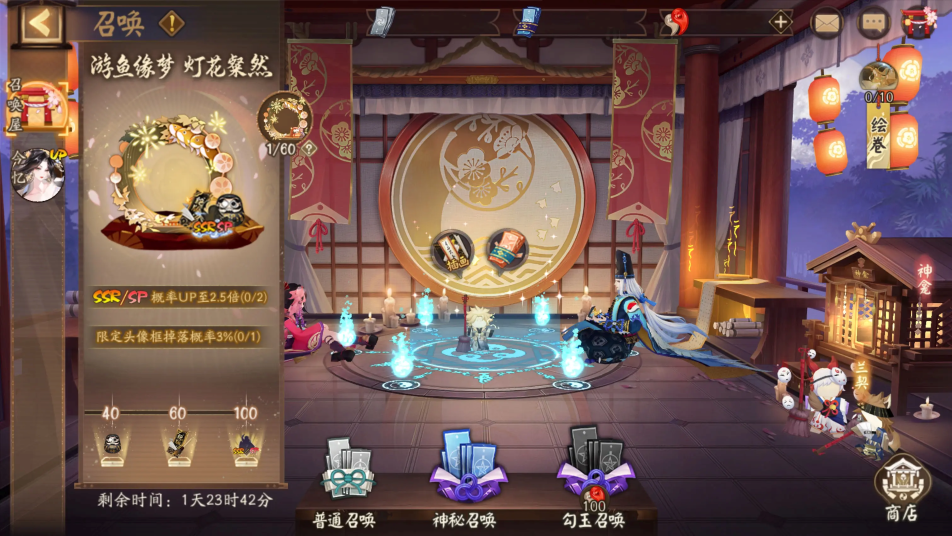
Task: View the 60-summon milestone reward
Action: pos(178,441)
